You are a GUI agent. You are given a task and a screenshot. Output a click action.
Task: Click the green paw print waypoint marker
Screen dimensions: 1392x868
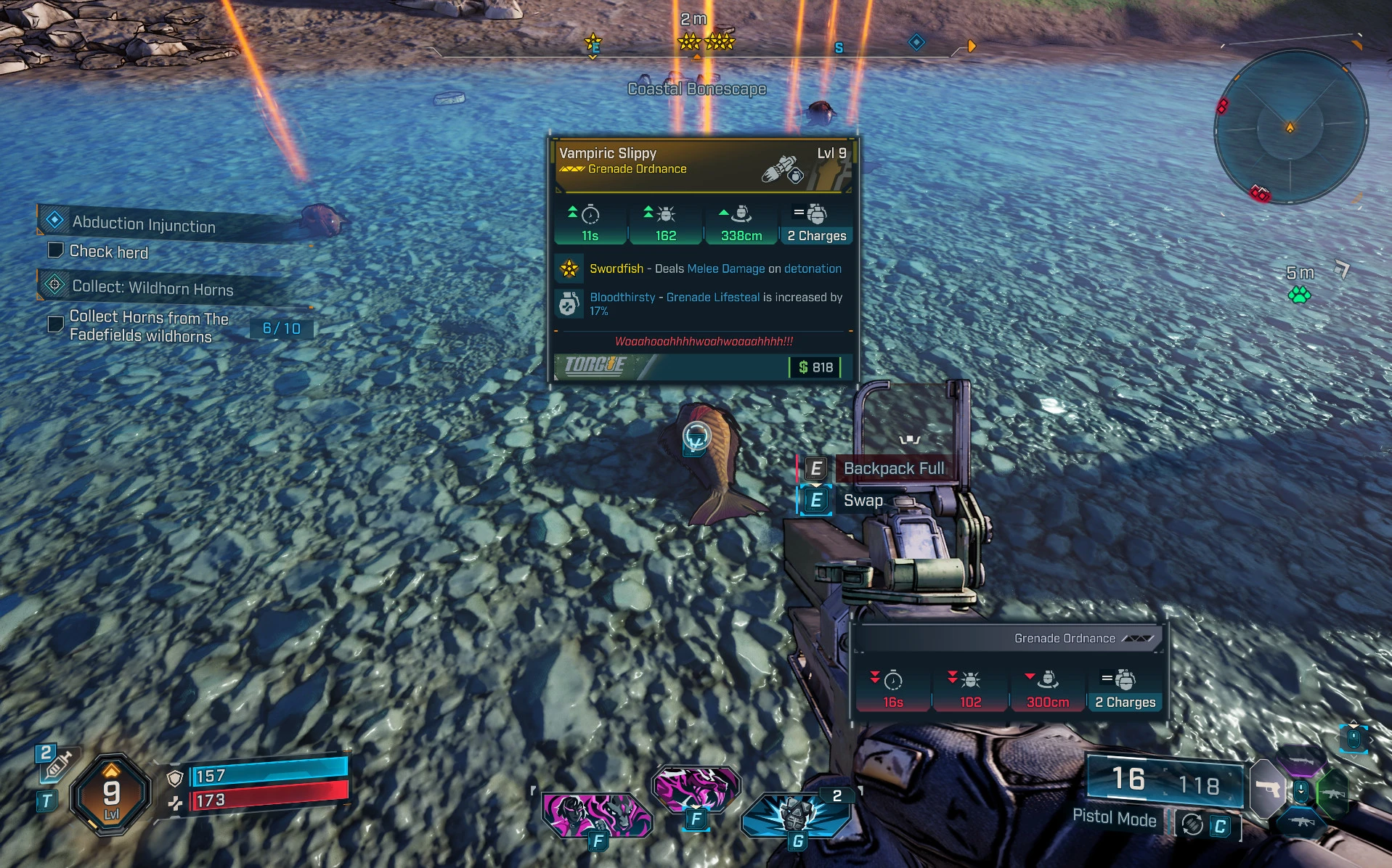(1299, 295)
